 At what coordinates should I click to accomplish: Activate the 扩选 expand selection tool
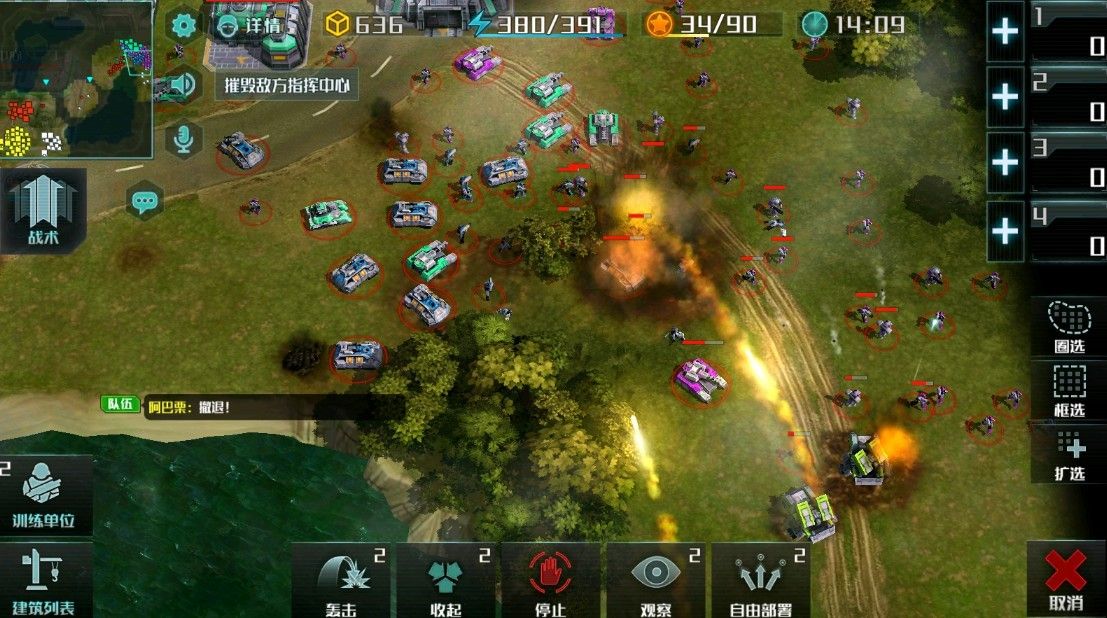tap(1069, 455)
